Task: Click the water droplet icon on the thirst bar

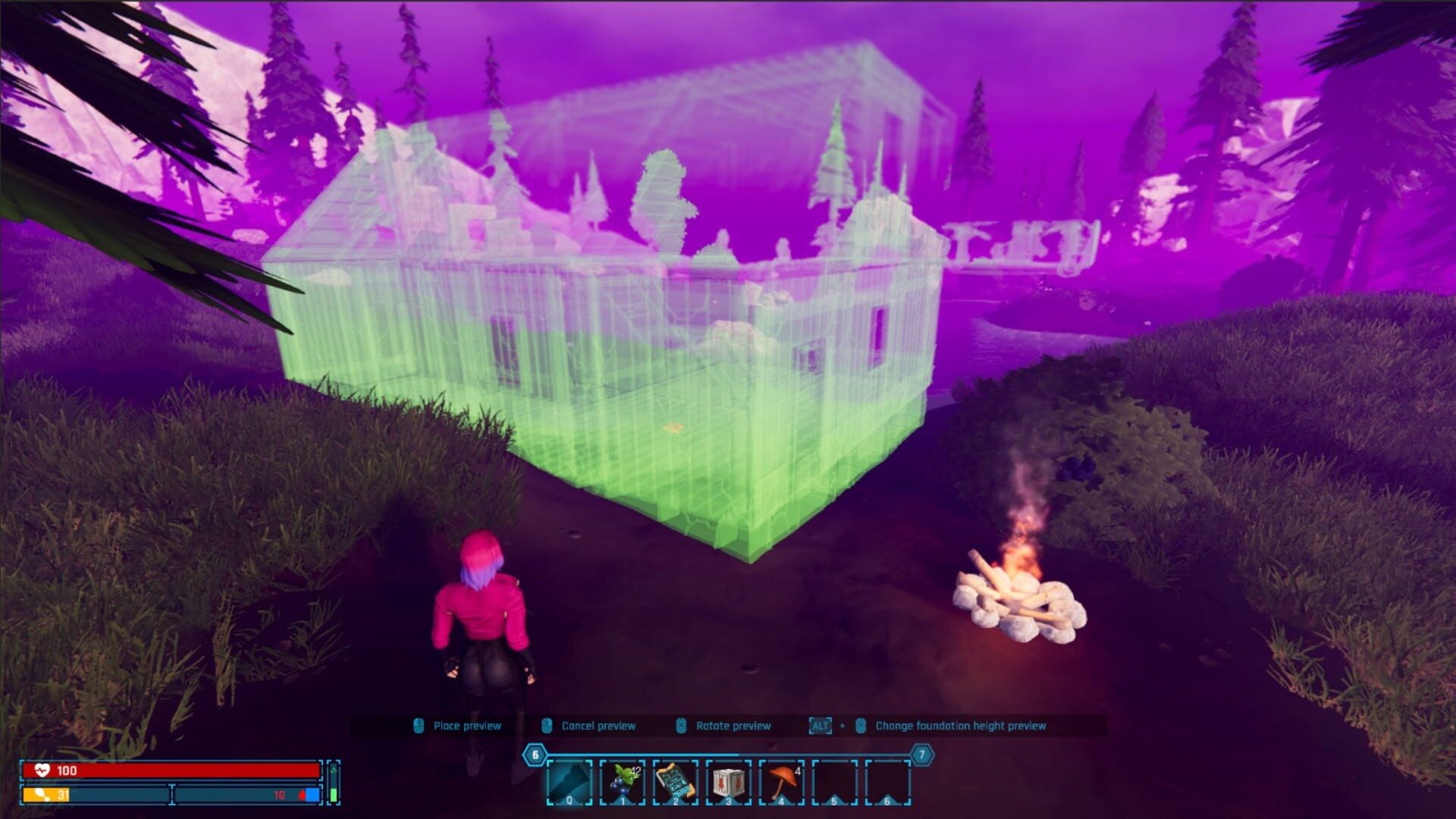Action: (302, 795)
